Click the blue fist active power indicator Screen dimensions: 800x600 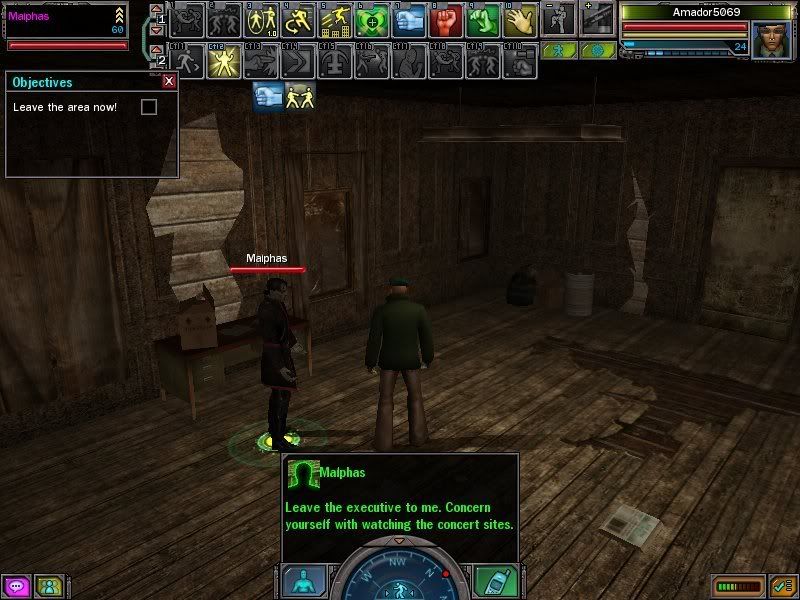coord(267,97)
